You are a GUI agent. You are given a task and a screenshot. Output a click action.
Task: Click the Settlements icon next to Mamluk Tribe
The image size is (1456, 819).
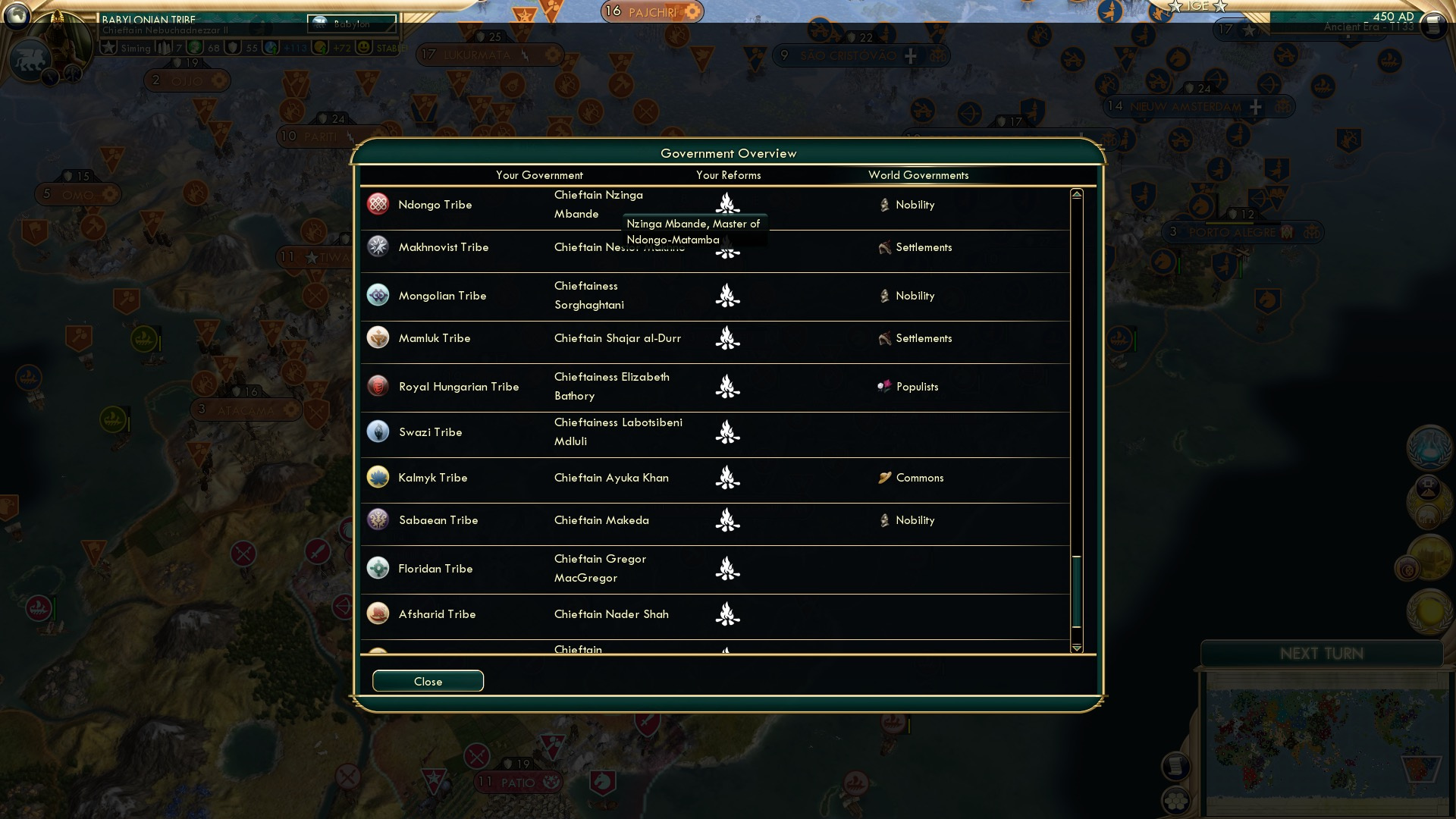coord(883,338)
